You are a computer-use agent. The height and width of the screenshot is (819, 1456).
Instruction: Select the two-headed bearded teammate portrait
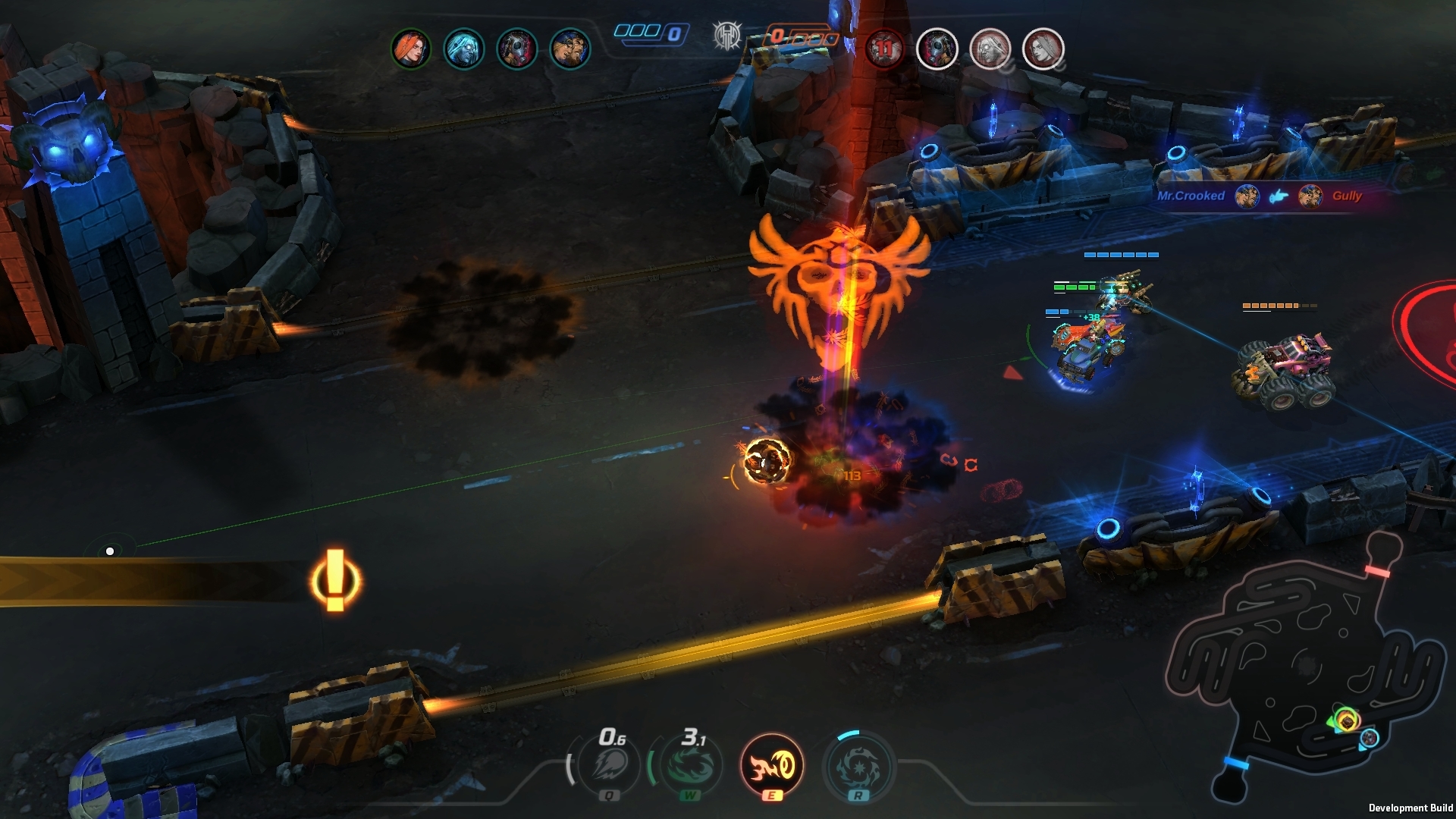[570, 49]
